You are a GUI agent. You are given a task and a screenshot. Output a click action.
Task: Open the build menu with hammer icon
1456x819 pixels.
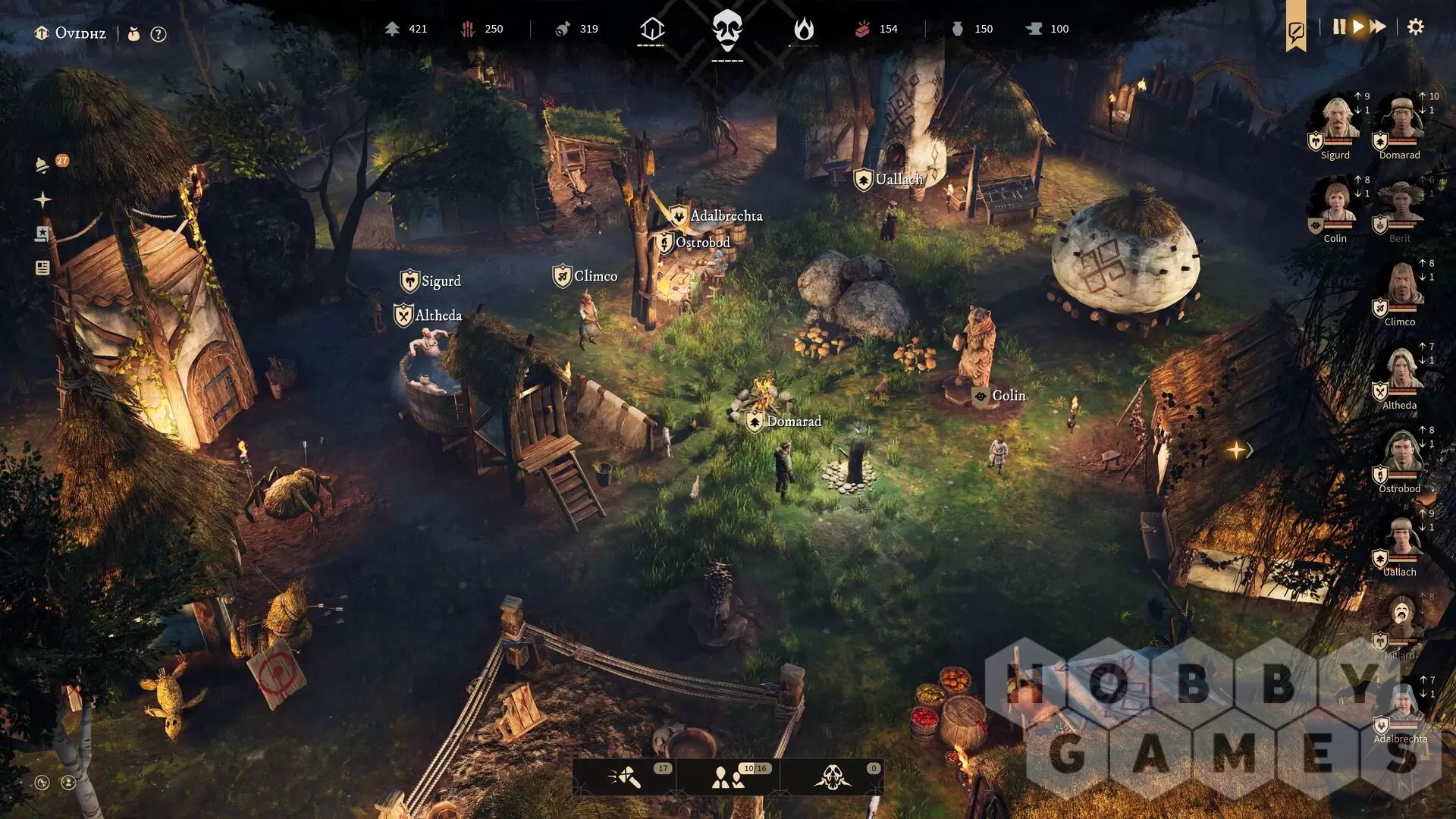624,777
